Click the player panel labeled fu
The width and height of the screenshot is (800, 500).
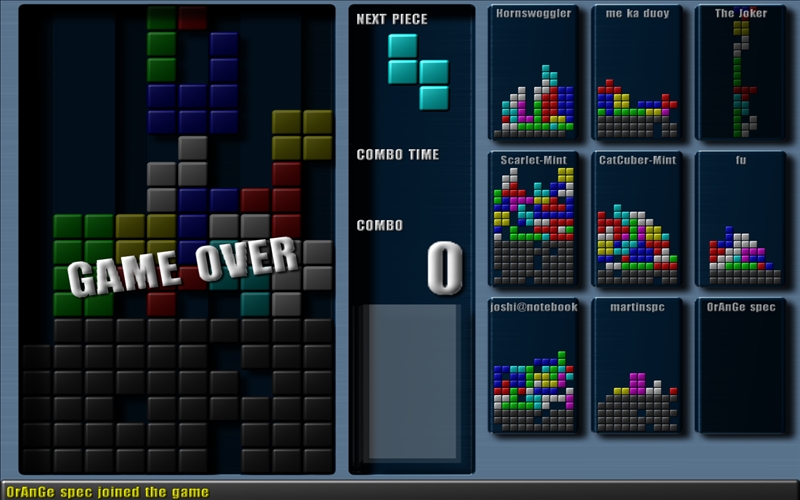(740, 219)
